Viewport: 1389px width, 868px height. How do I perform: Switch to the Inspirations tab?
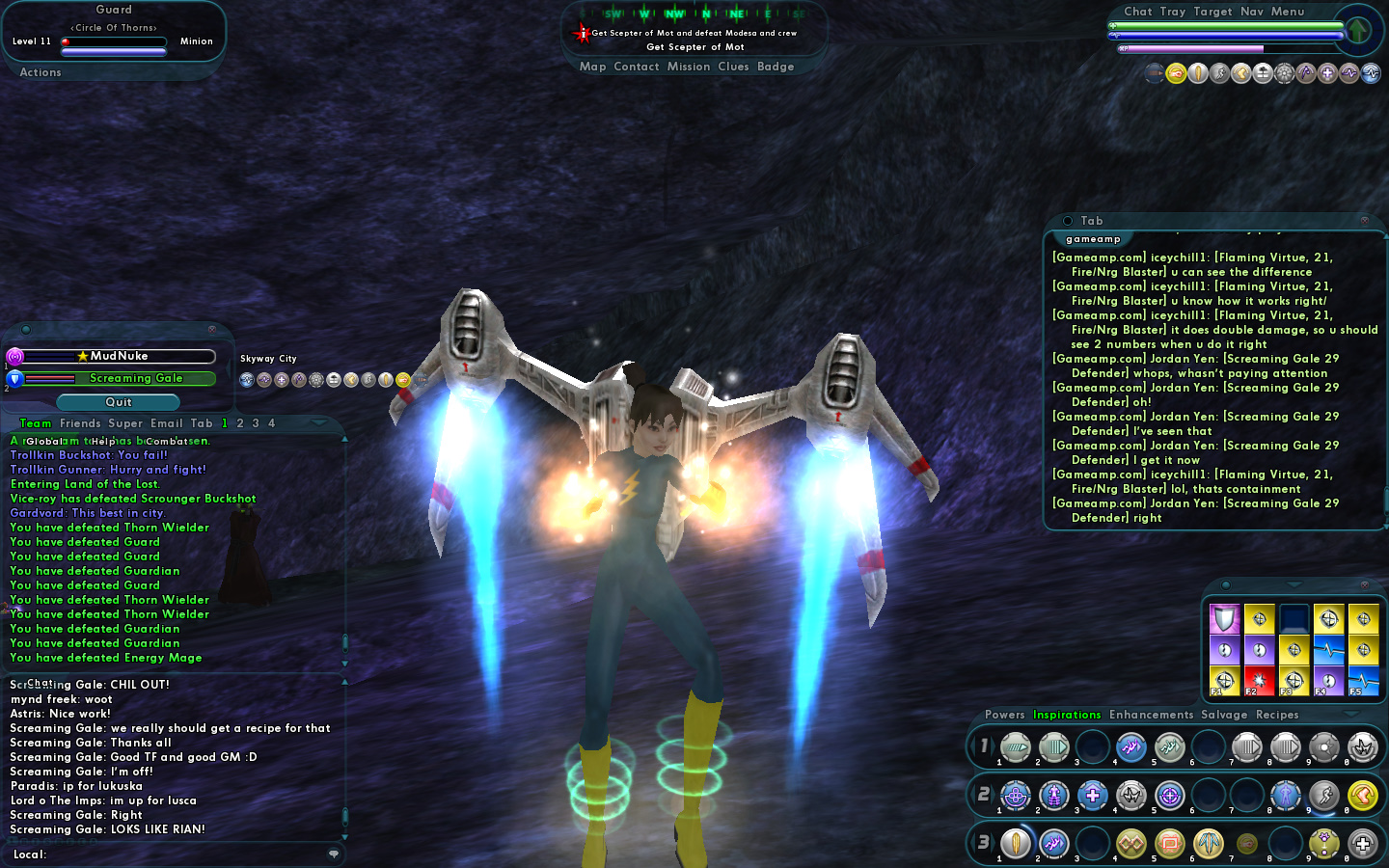coord(1067,715)
